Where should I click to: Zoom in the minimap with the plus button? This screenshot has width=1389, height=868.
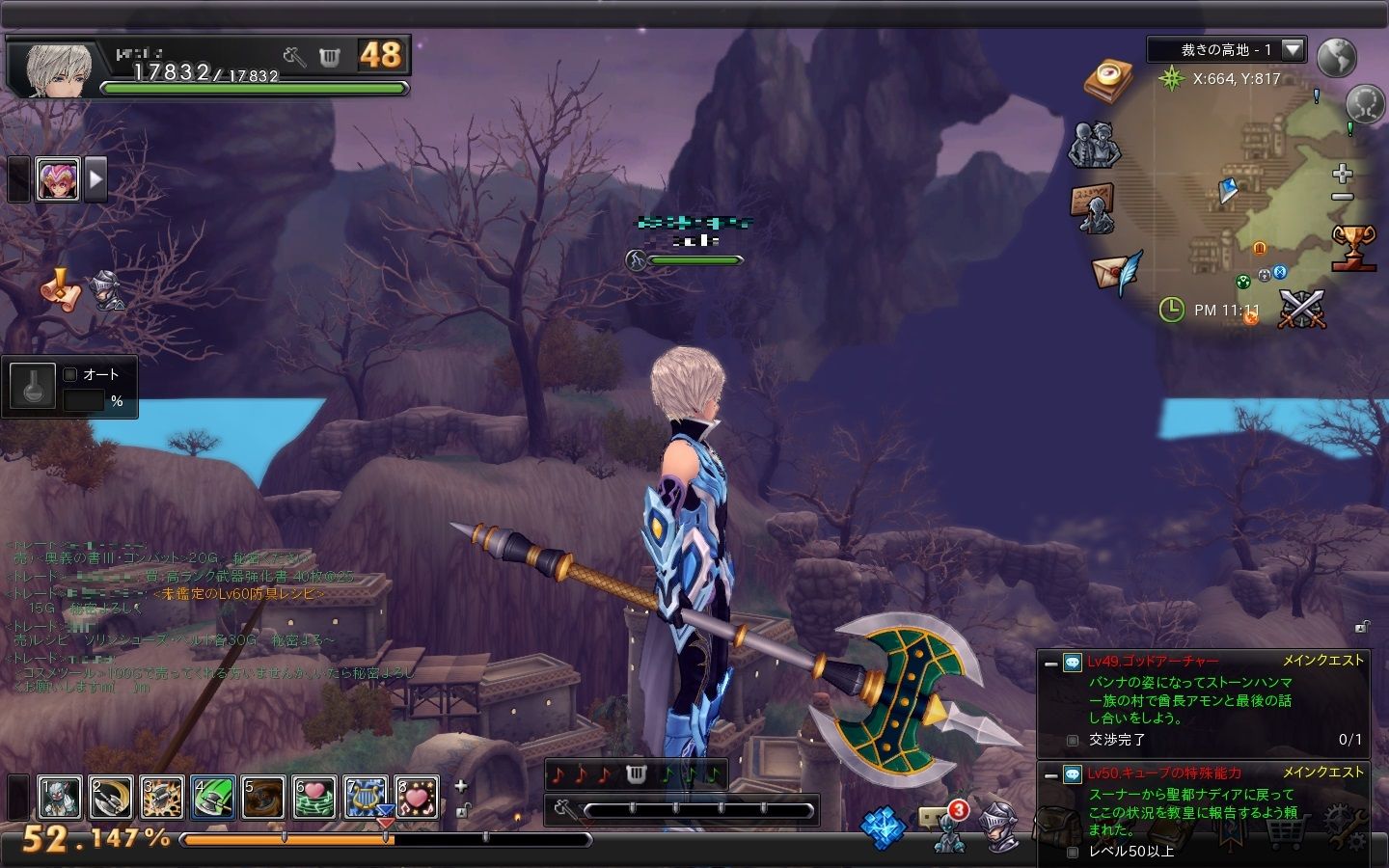tap(1342, 174)
